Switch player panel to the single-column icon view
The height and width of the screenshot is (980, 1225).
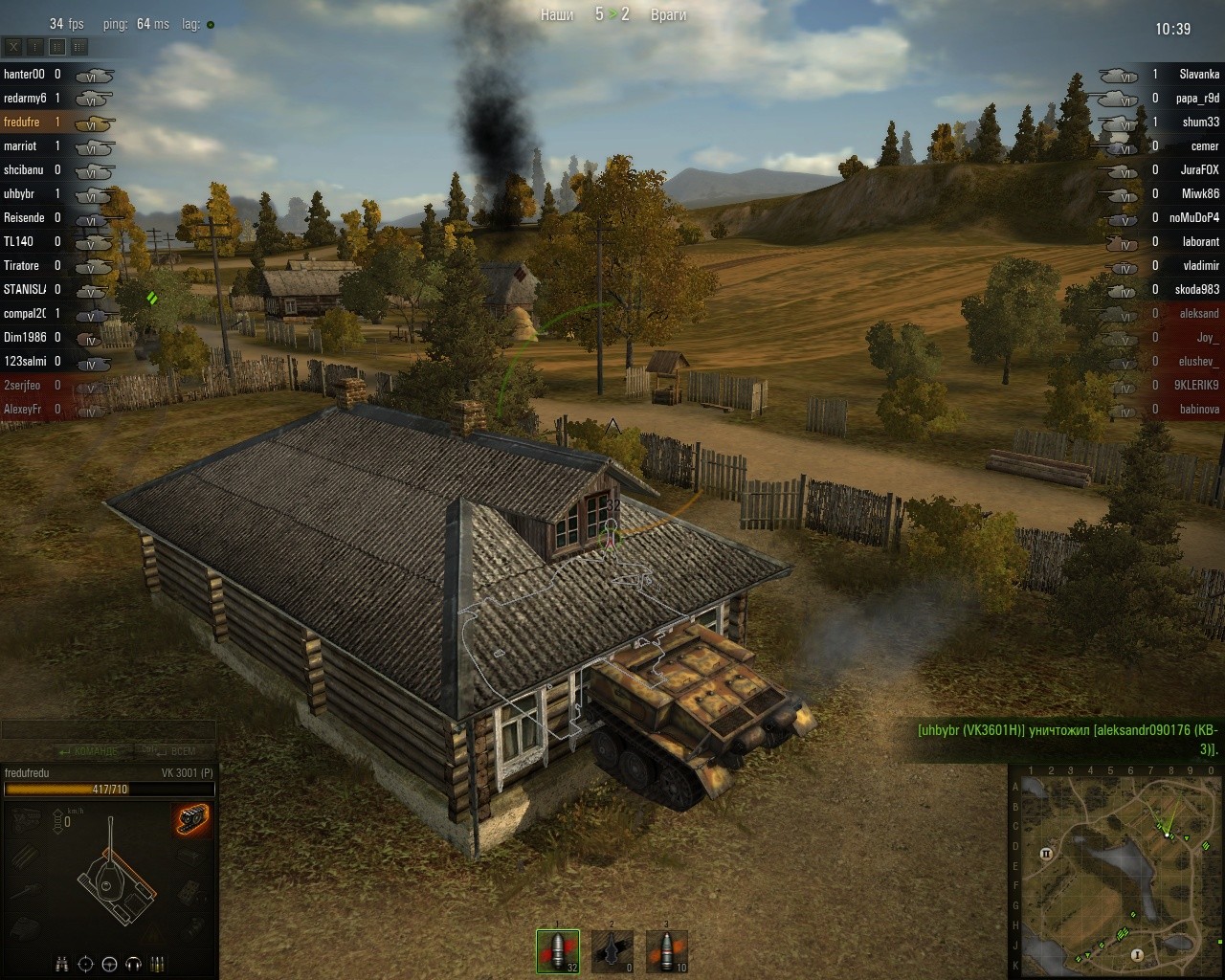point(35,46)
